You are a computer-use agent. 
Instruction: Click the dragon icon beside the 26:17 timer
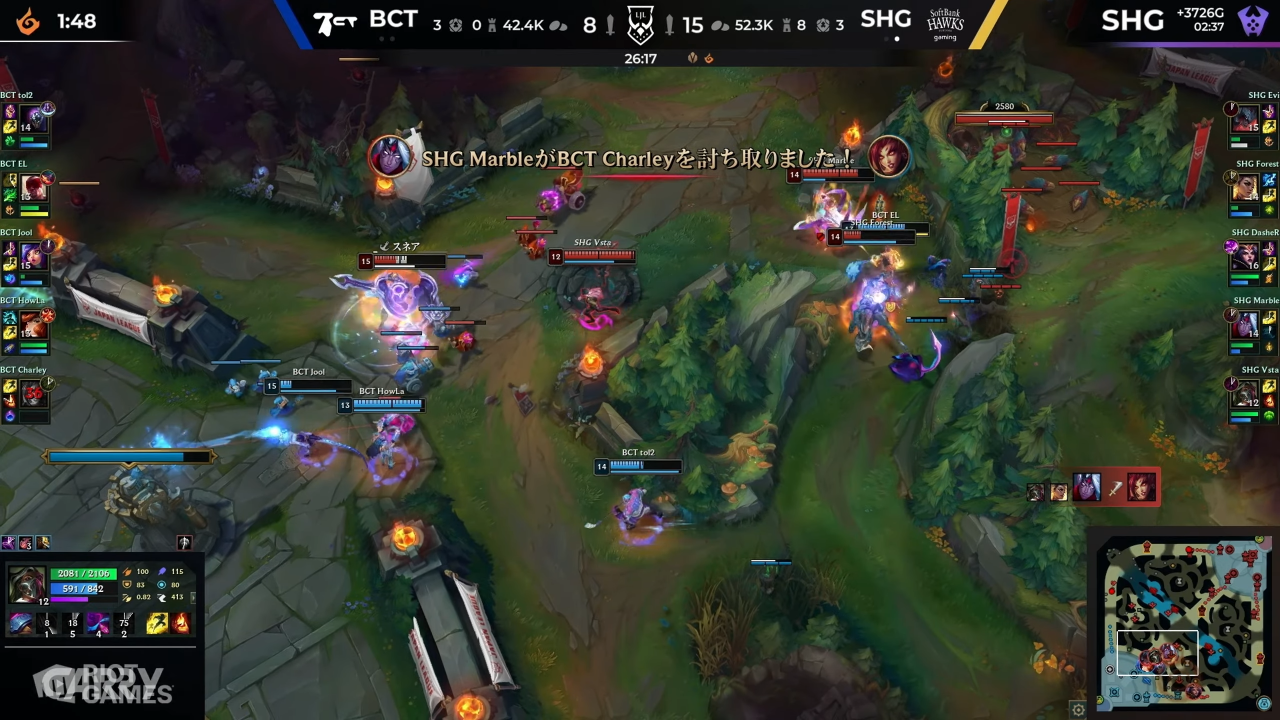point(709,57)
